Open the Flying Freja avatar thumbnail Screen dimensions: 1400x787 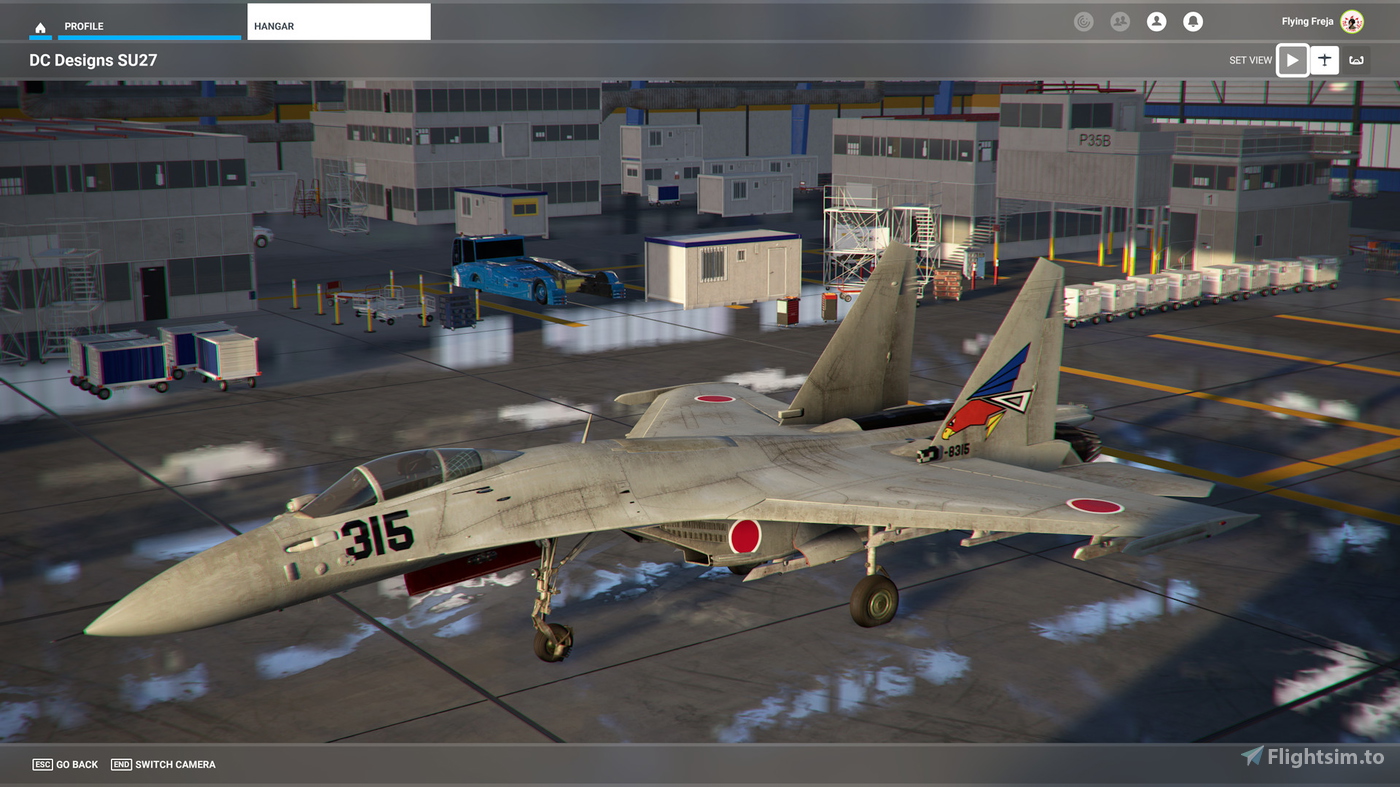coord(1352,21)
